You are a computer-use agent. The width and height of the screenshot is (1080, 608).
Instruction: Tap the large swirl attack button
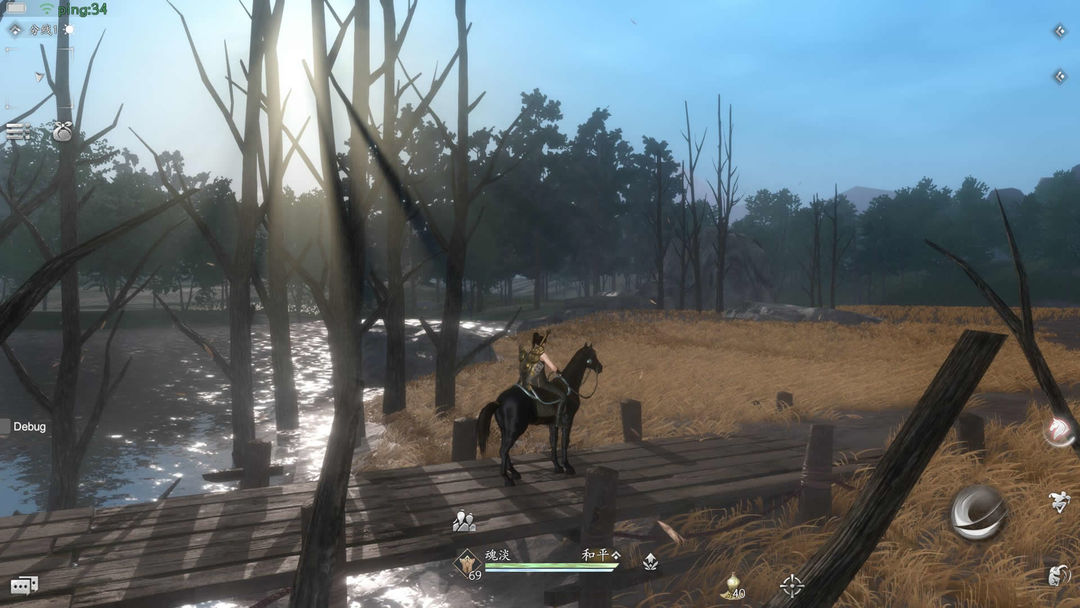(x=978, y=512)
